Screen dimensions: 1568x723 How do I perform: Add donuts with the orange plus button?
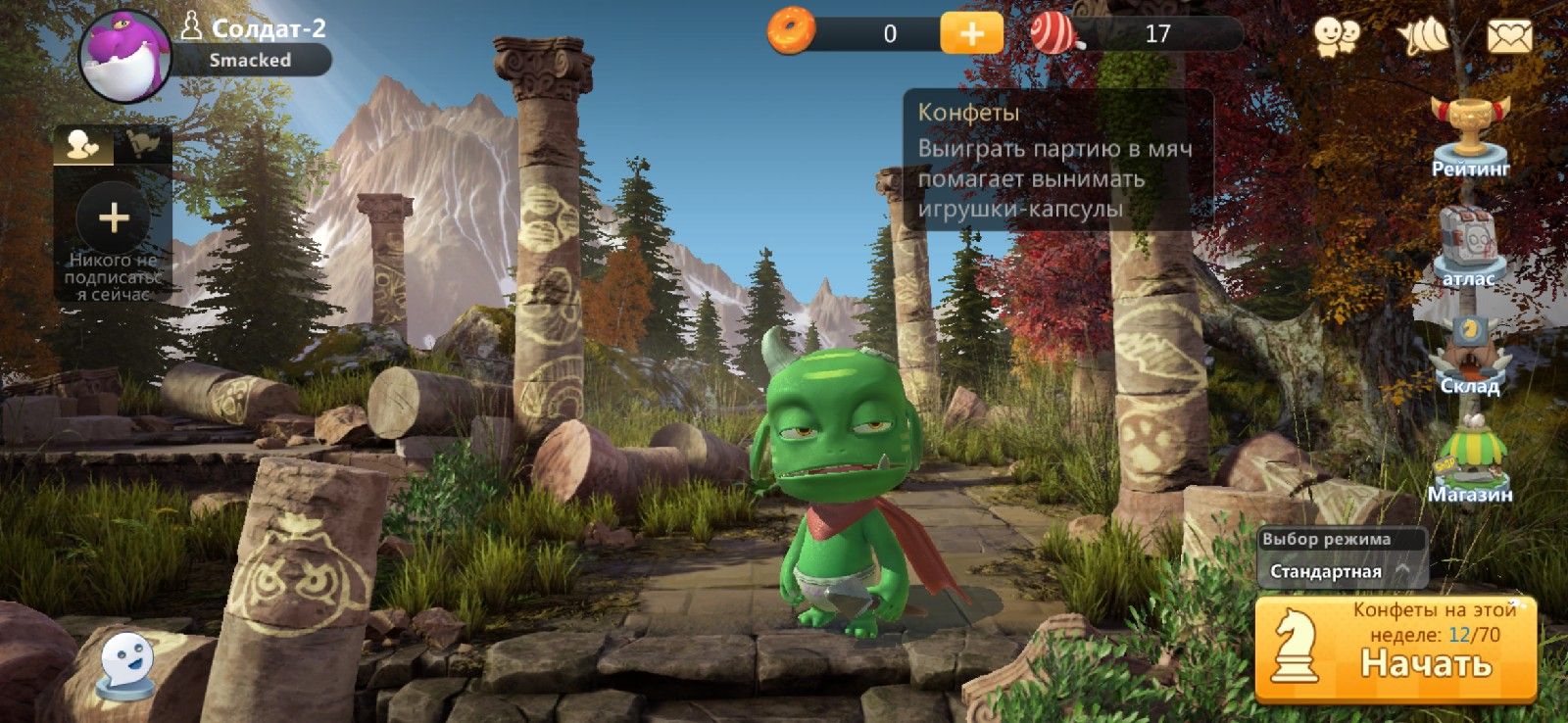click(x=971, y=33)
